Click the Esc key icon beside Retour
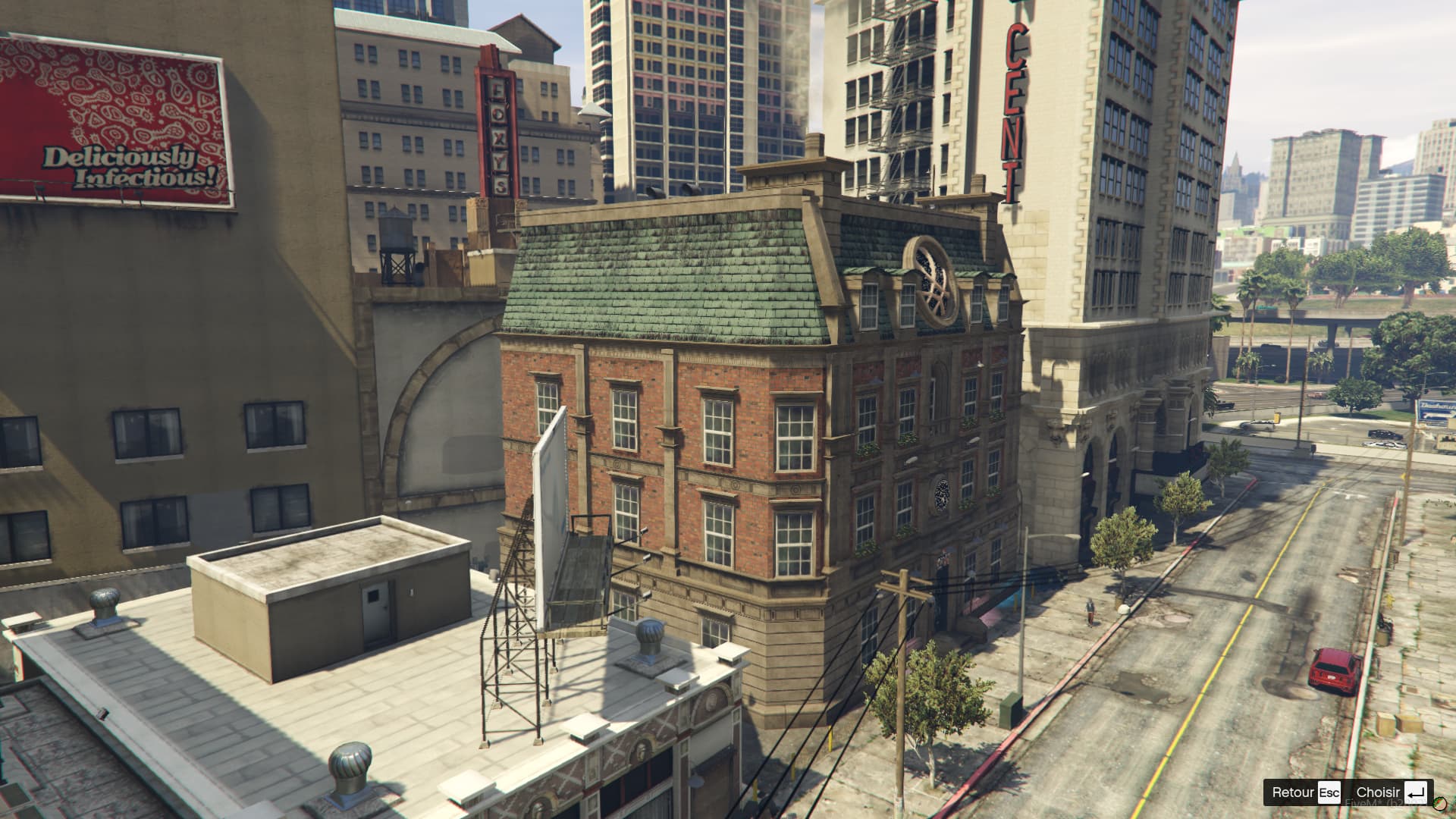The image size is (1456, 819). coord(1329,792)
